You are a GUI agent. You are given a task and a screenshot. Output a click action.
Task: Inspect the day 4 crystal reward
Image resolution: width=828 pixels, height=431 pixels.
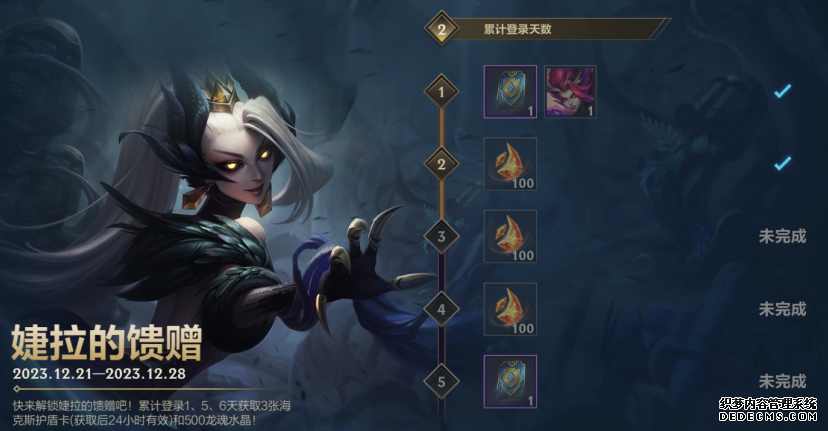click(x=510, y=309)
